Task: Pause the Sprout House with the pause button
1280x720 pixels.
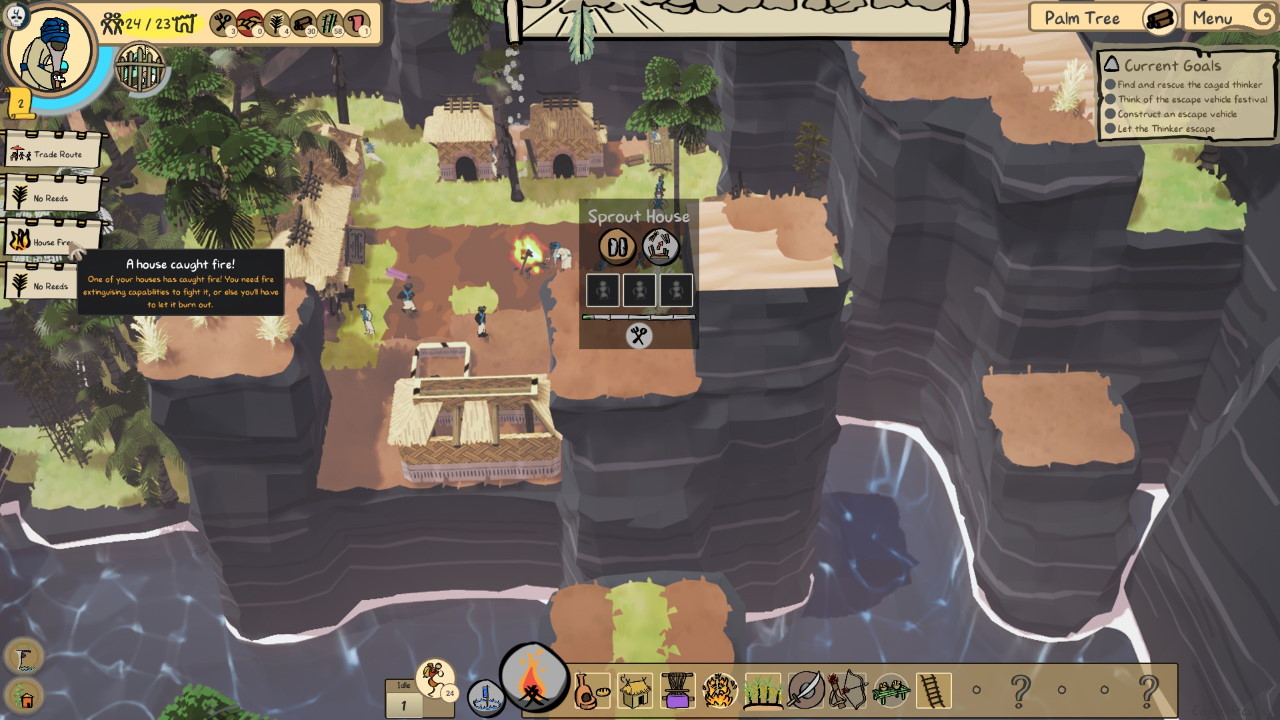Action: tap(617, 246)
